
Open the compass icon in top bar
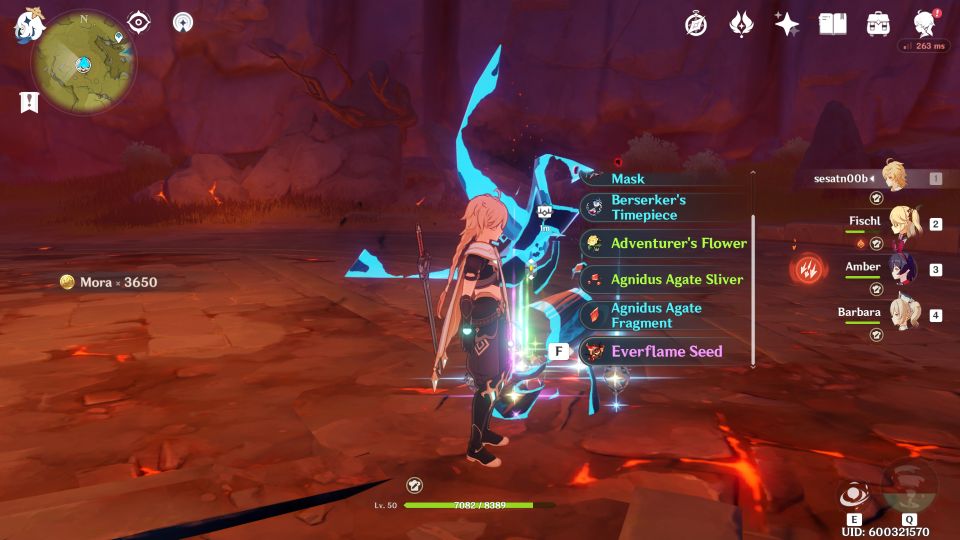click(696, 24)
